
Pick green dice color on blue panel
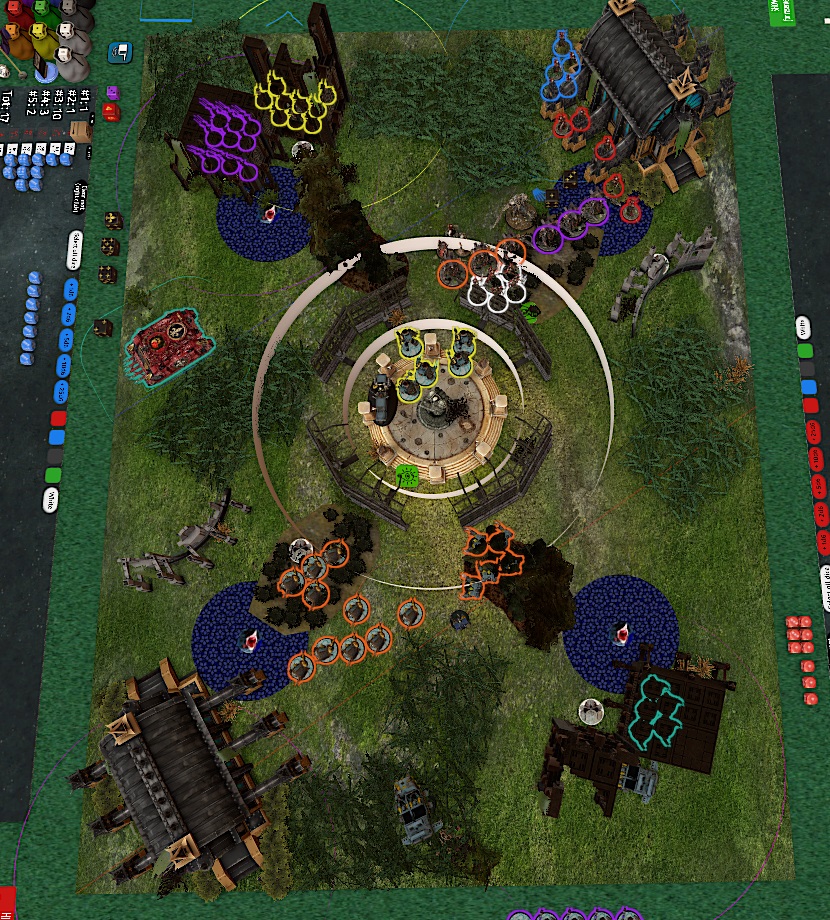point(53,475)
